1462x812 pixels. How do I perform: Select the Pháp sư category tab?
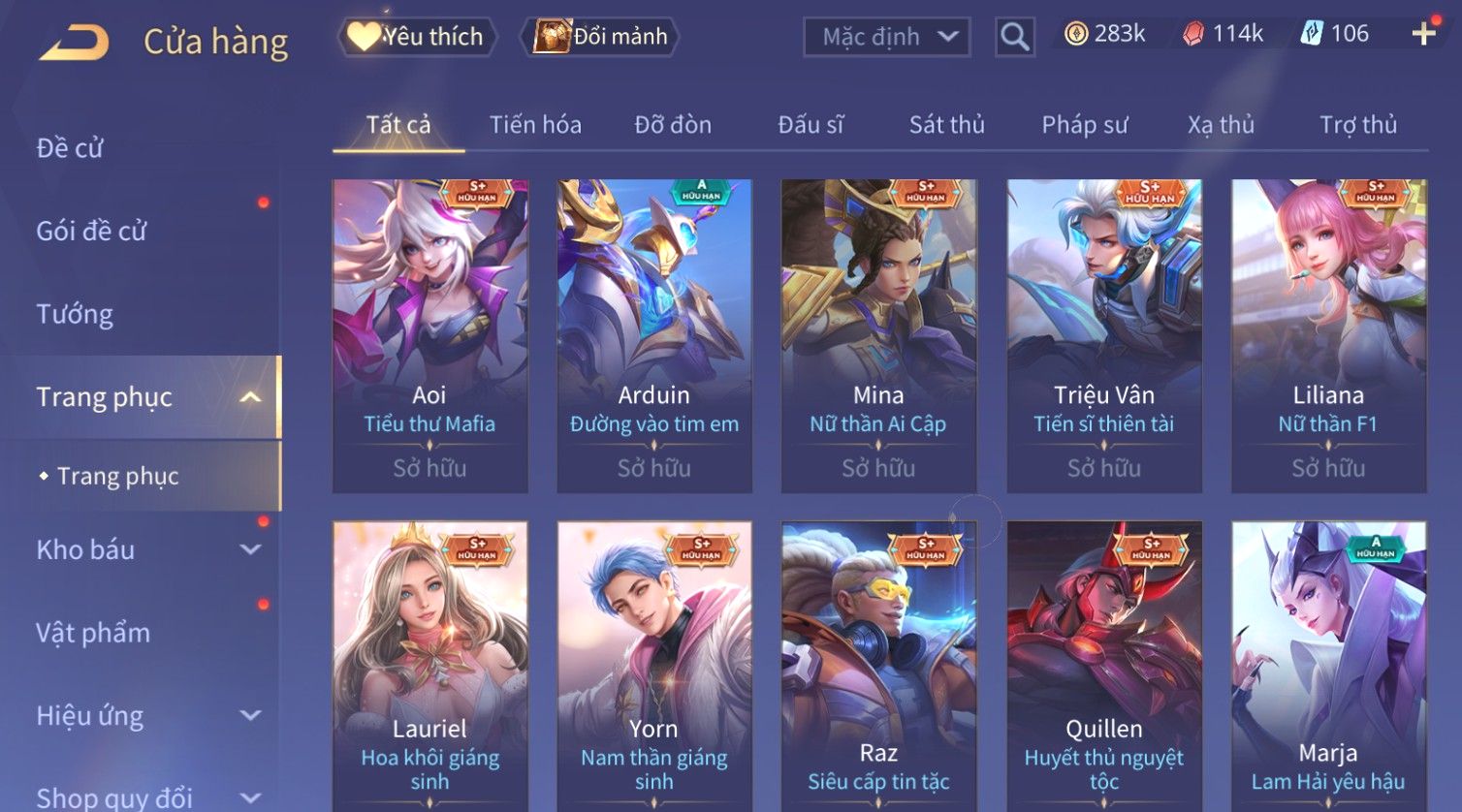(1085, 125)
